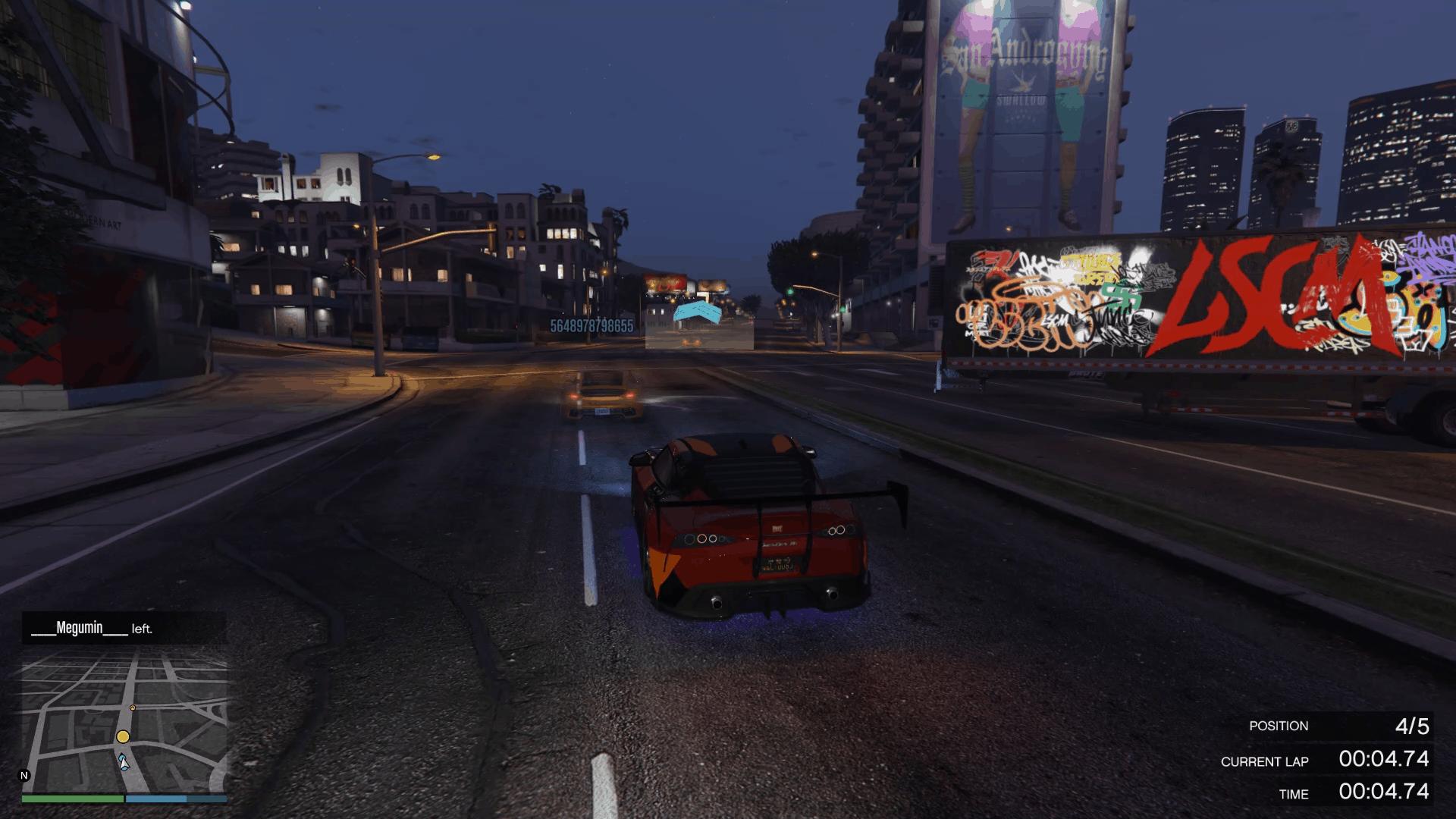The image size is (1456, 819).
Task: Click the small waypoint dot on the minimap road
Action: 133,708
